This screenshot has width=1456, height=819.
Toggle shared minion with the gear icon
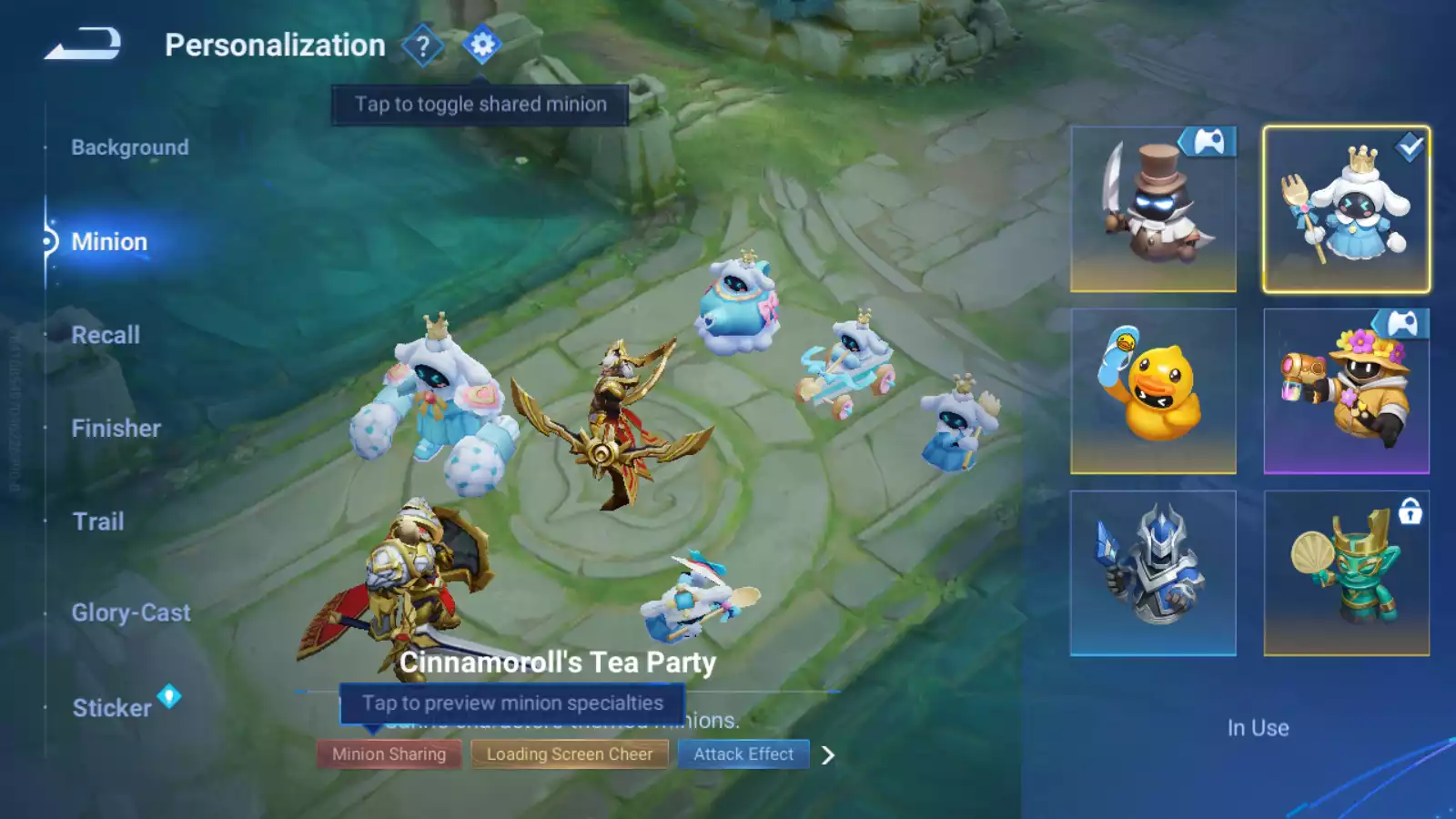pos(481,45)
